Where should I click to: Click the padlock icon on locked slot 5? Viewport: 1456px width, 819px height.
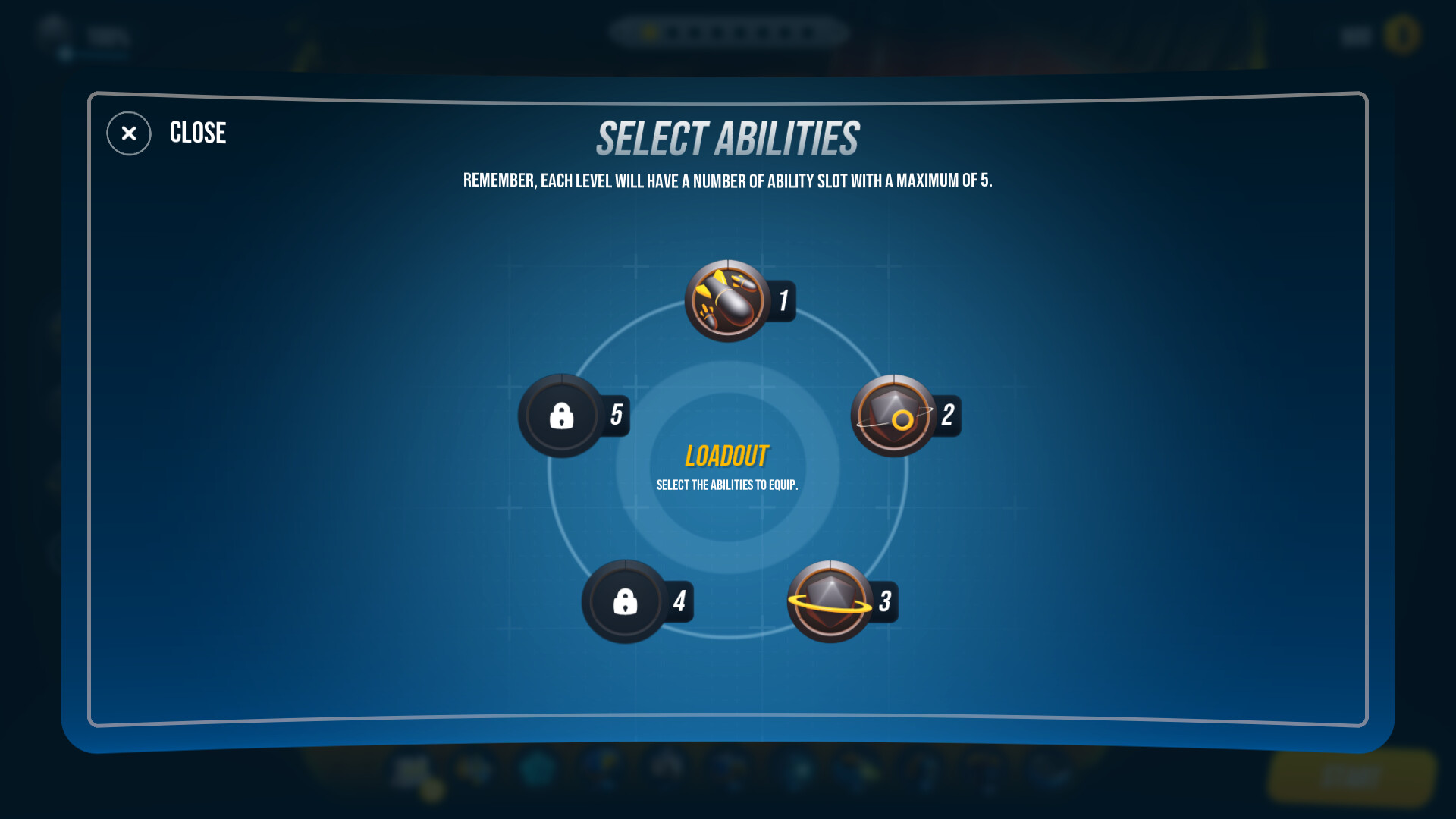563,416
